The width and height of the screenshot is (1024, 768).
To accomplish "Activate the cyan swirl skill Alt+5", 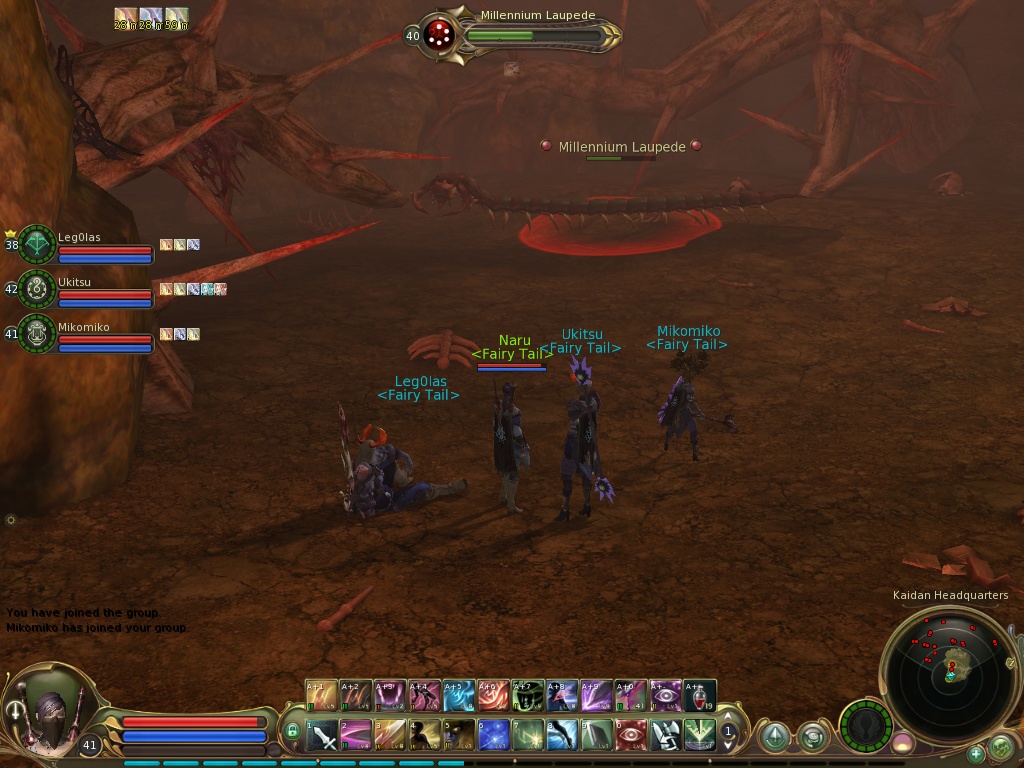I will [x=459, y=696].
